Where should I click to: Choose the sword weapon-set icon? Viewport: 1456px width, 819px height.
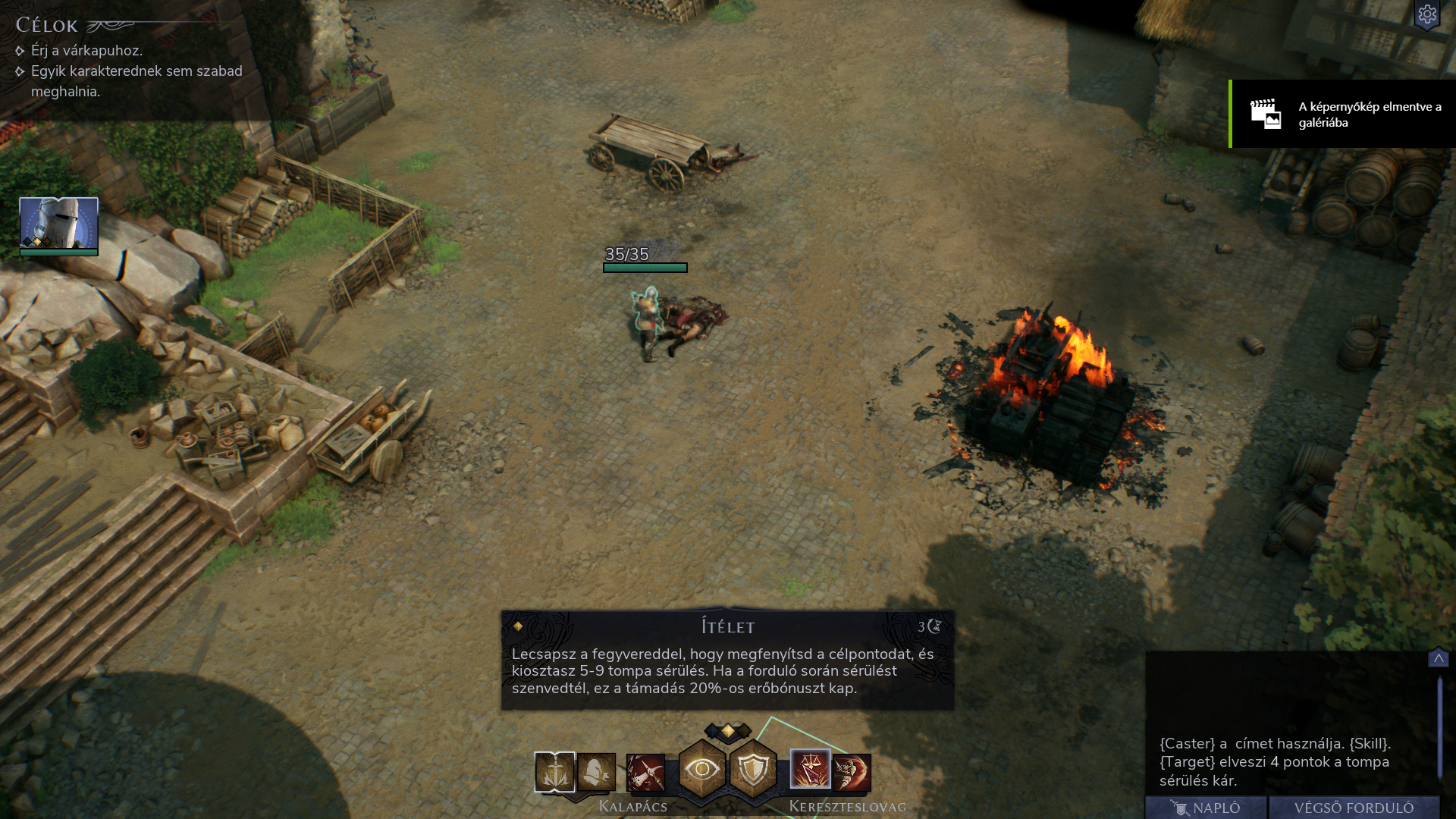point(554,772)
